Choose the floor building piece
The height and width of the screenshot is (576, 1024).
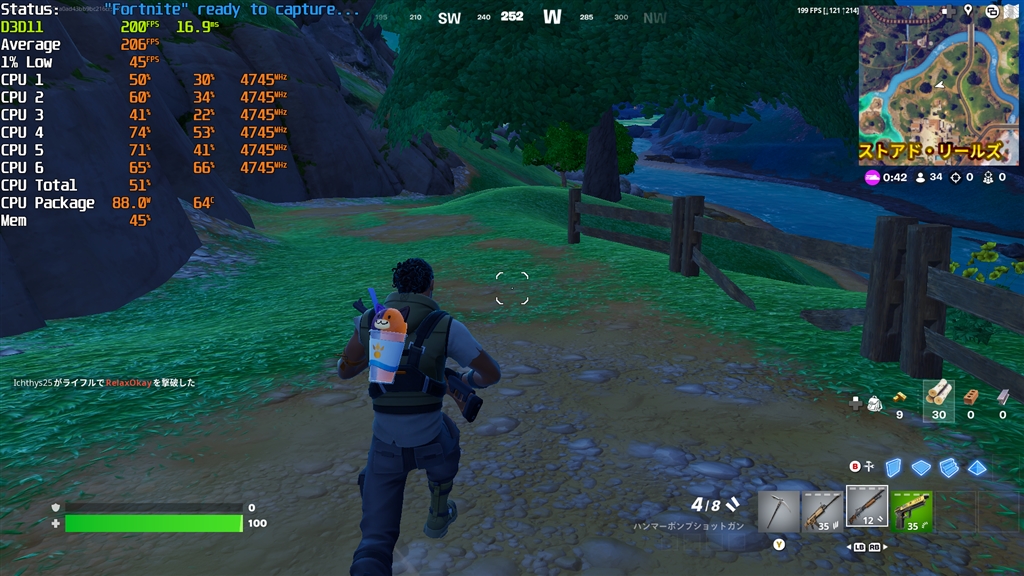point(921,467)
